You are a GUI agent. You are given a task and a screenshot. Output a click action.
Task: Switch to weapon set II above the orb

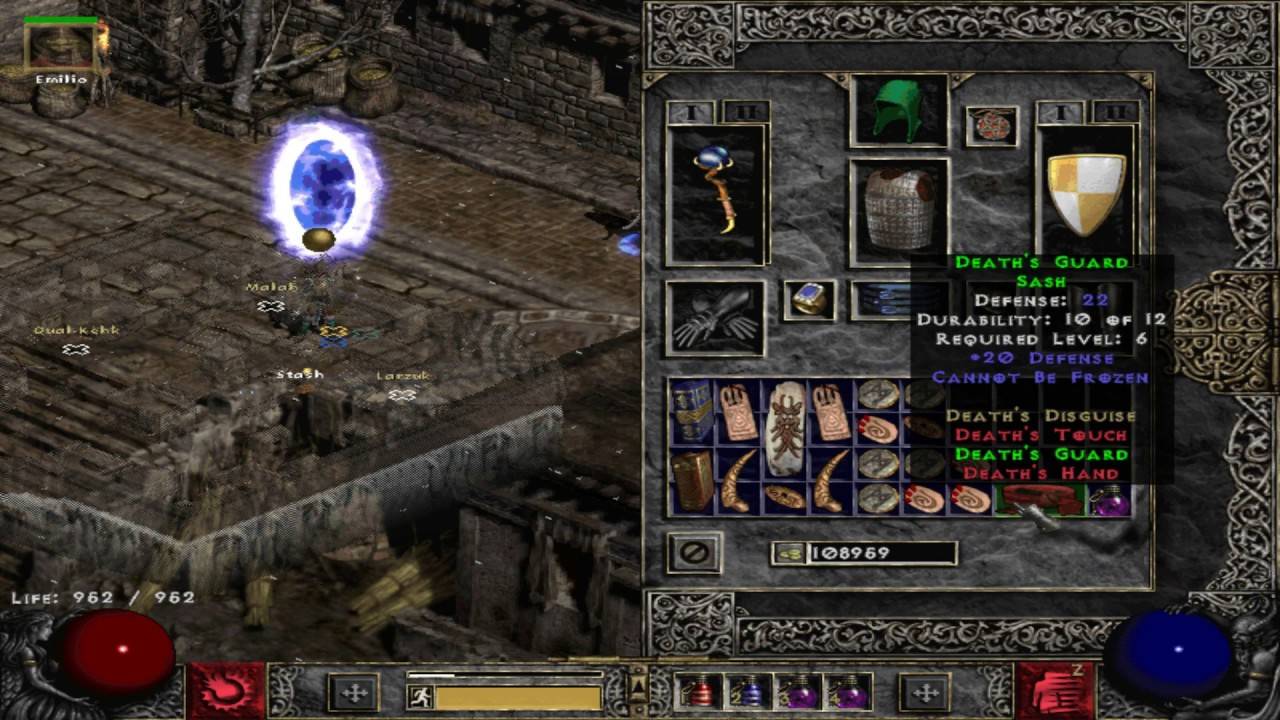coord(745,112)
